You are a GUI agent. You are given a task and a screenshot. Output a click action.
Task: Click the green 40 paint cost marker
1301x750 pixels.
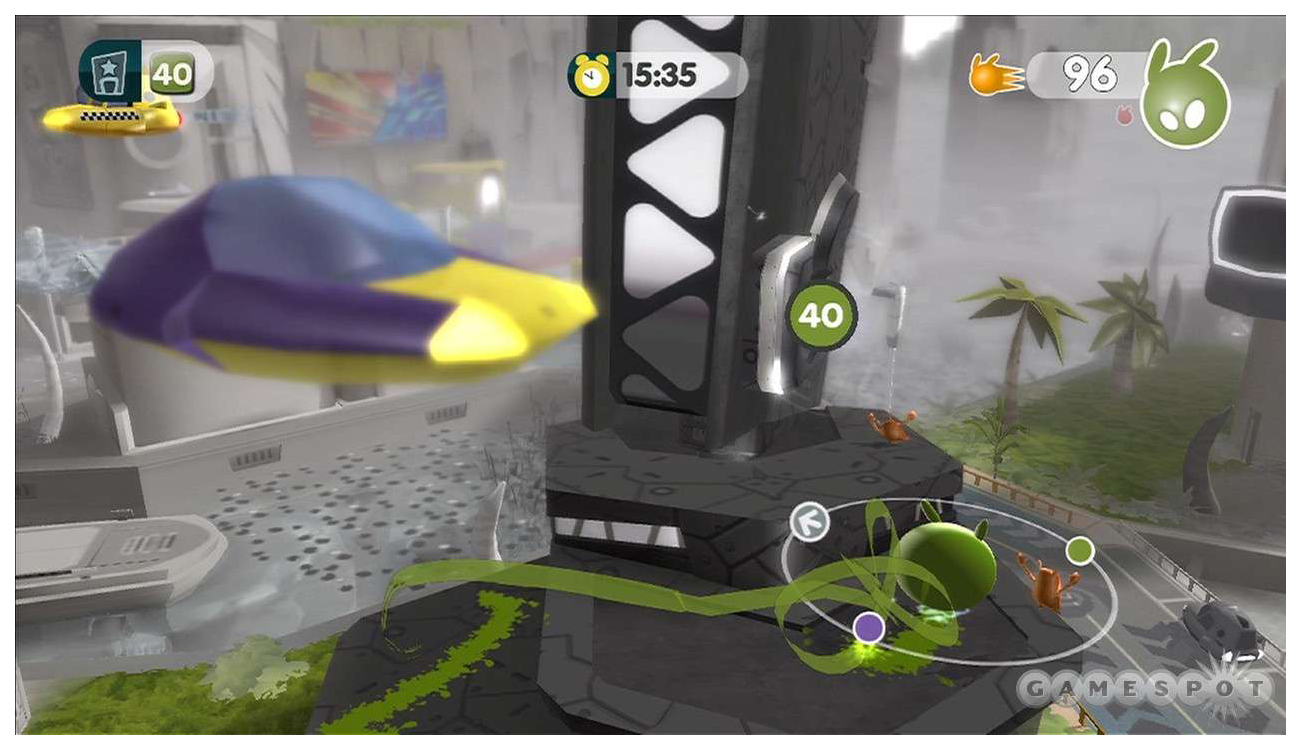(821, 315)
